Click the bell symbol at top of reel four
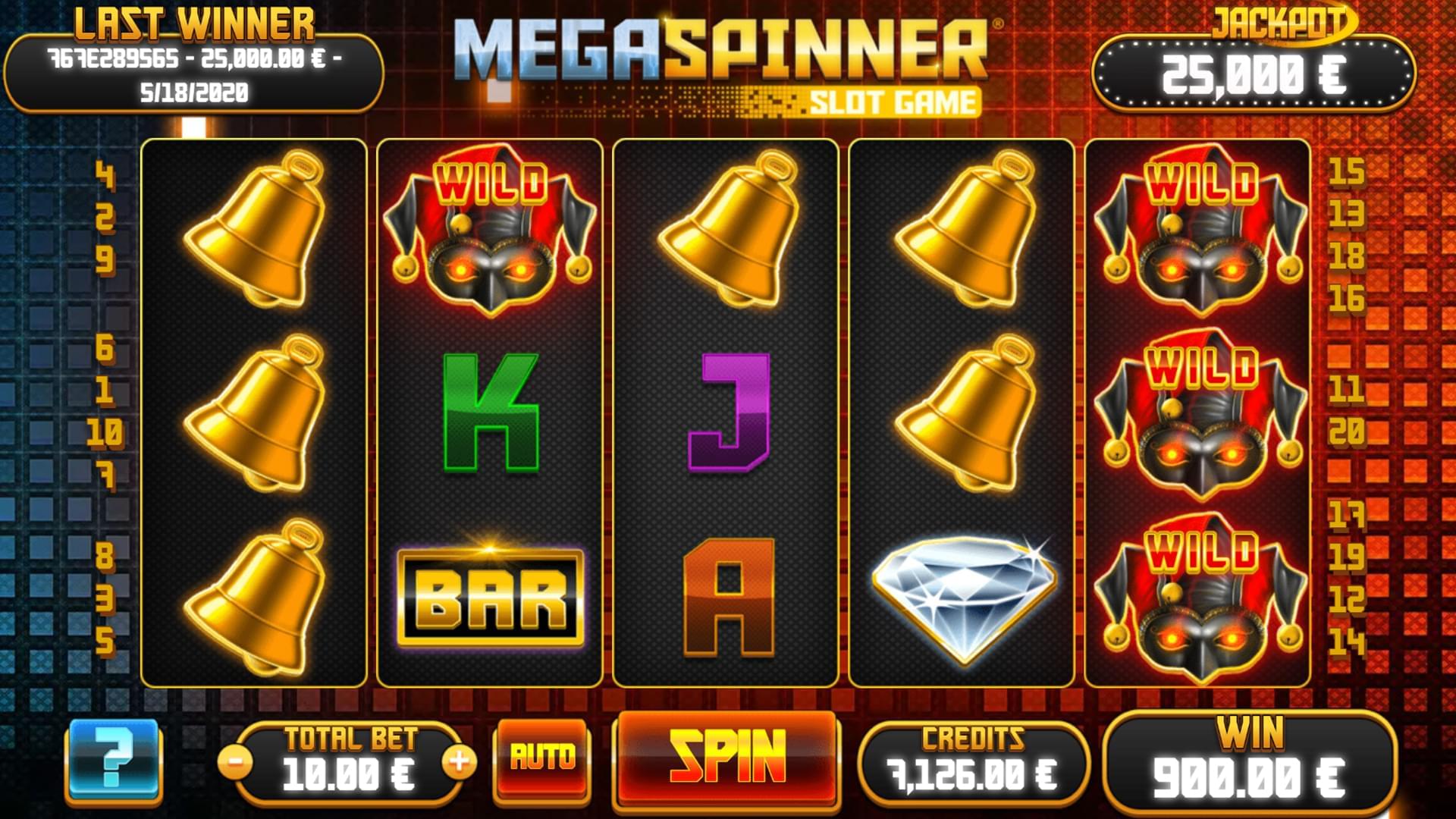The height and width of the screenshot is (819, 1456). coord(963,227)
